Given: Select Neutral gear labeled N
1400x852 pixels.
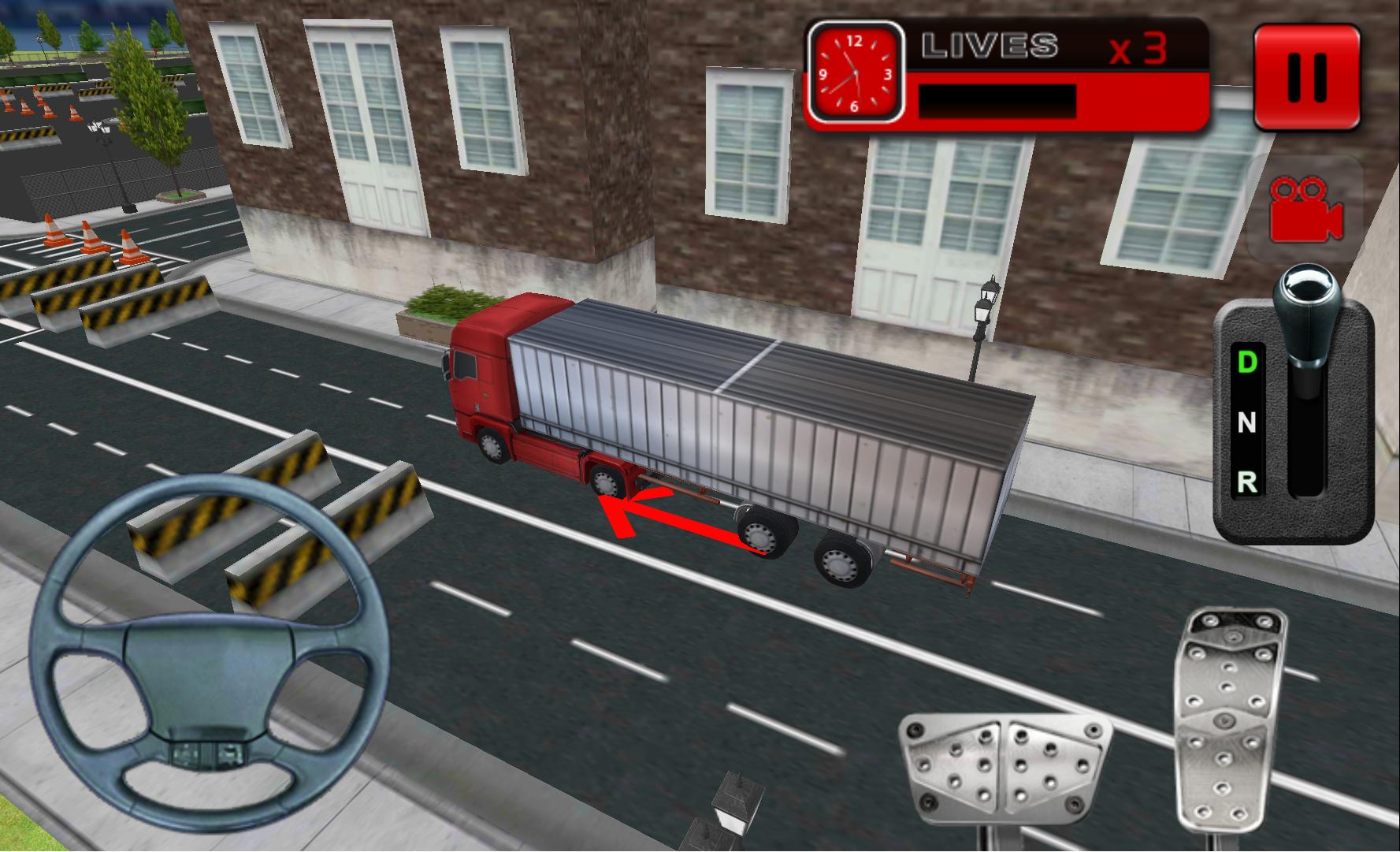Looking at the screenshot, I should tap(1248, 423).
